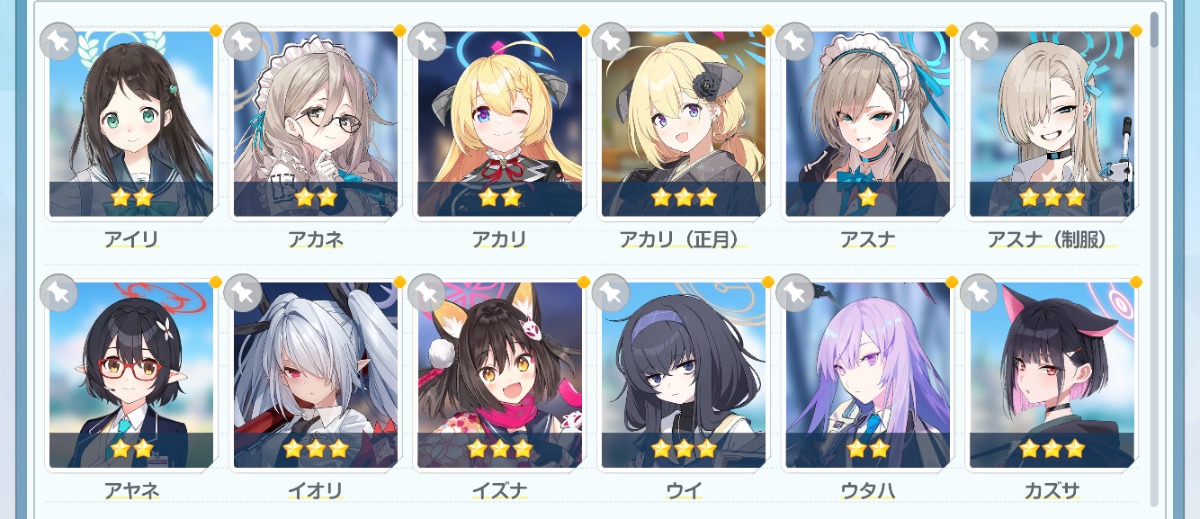The height and width of the screenshot is (519, 1200).
Task: Open the アカリ character card
Action: pyautogui.click(x=499, y=125)
